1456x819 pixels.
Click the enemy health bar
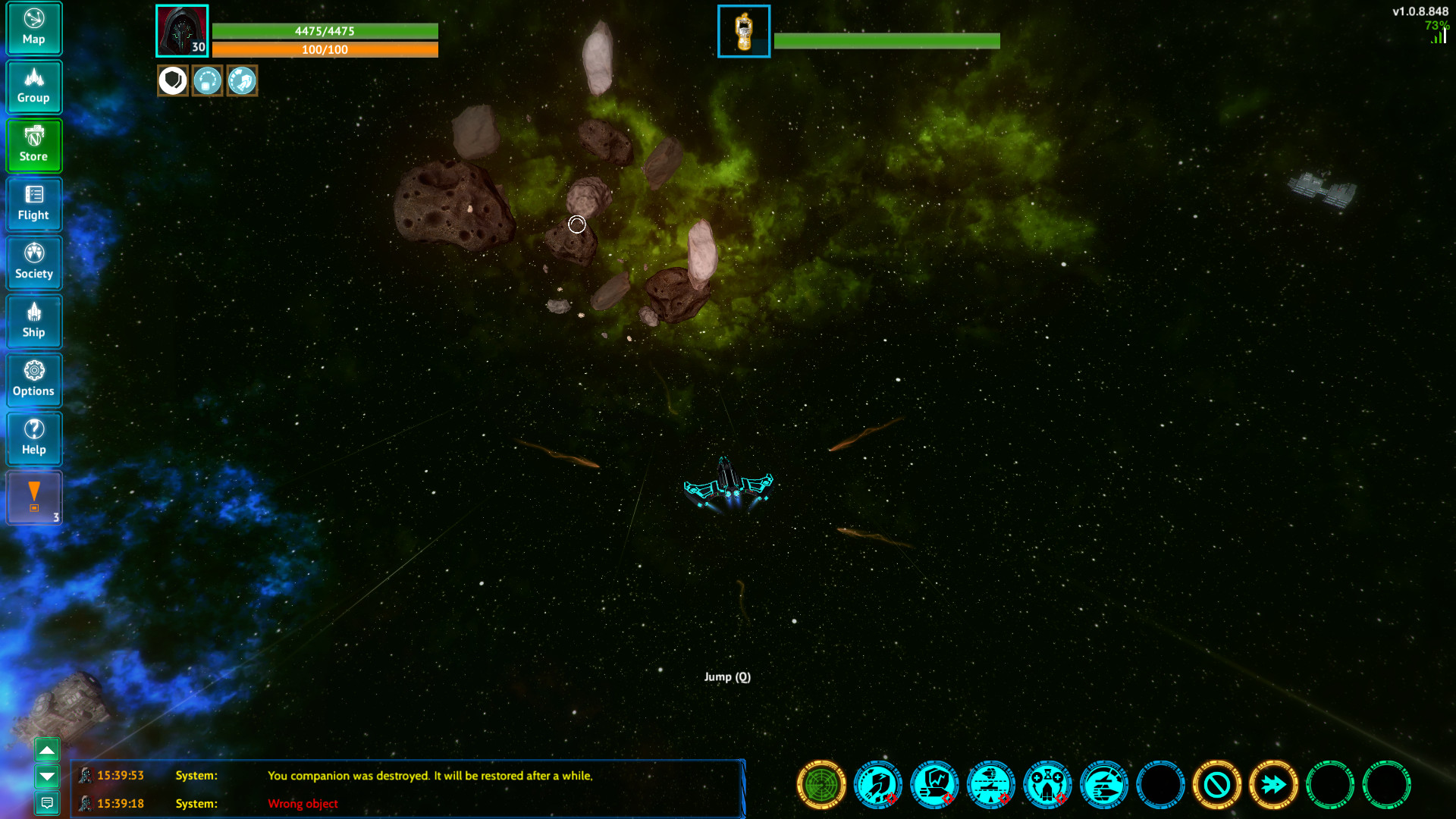point(887,41)
